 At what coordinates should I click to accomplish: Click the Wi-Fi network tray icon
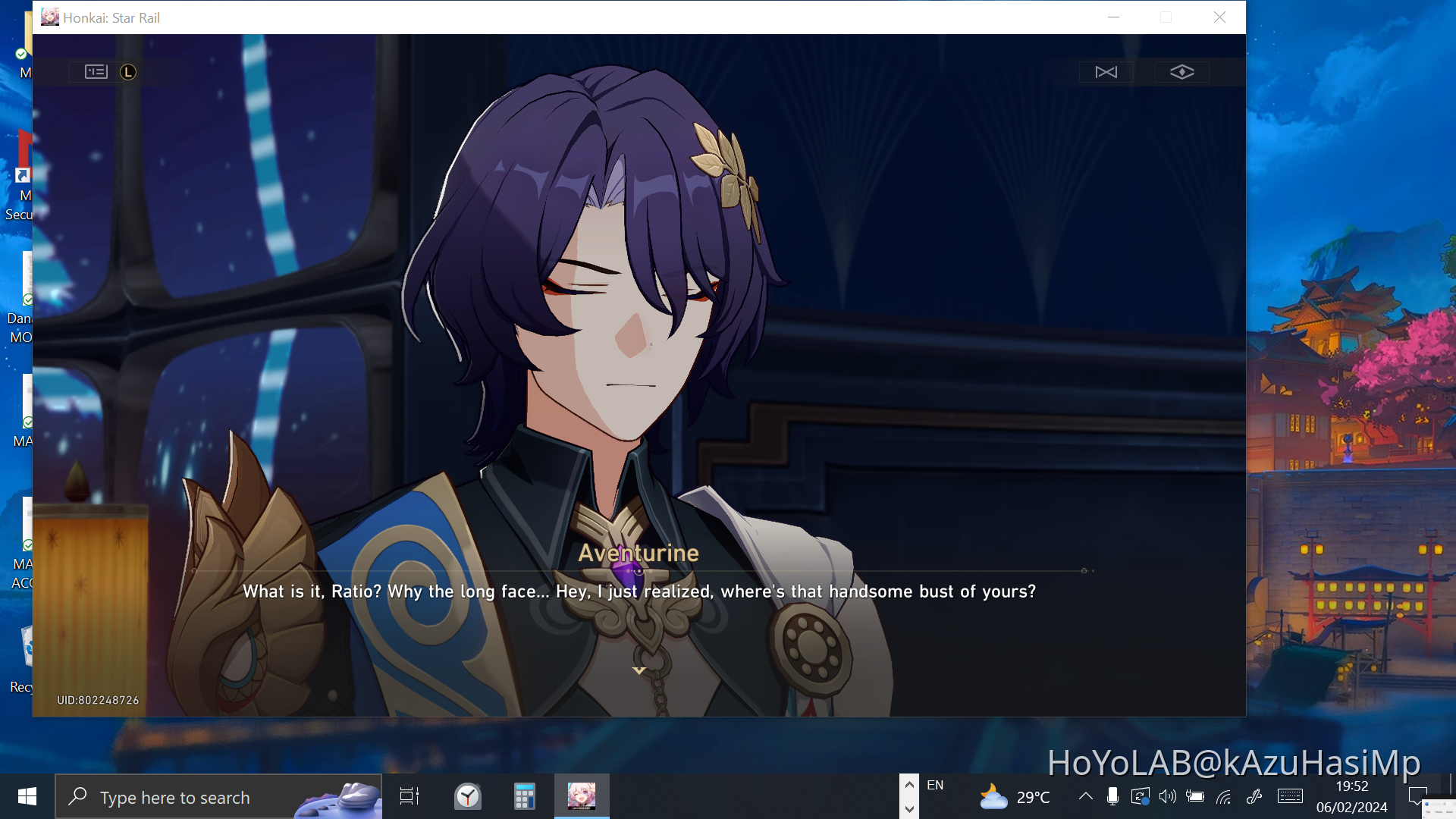coord(1223,796)
